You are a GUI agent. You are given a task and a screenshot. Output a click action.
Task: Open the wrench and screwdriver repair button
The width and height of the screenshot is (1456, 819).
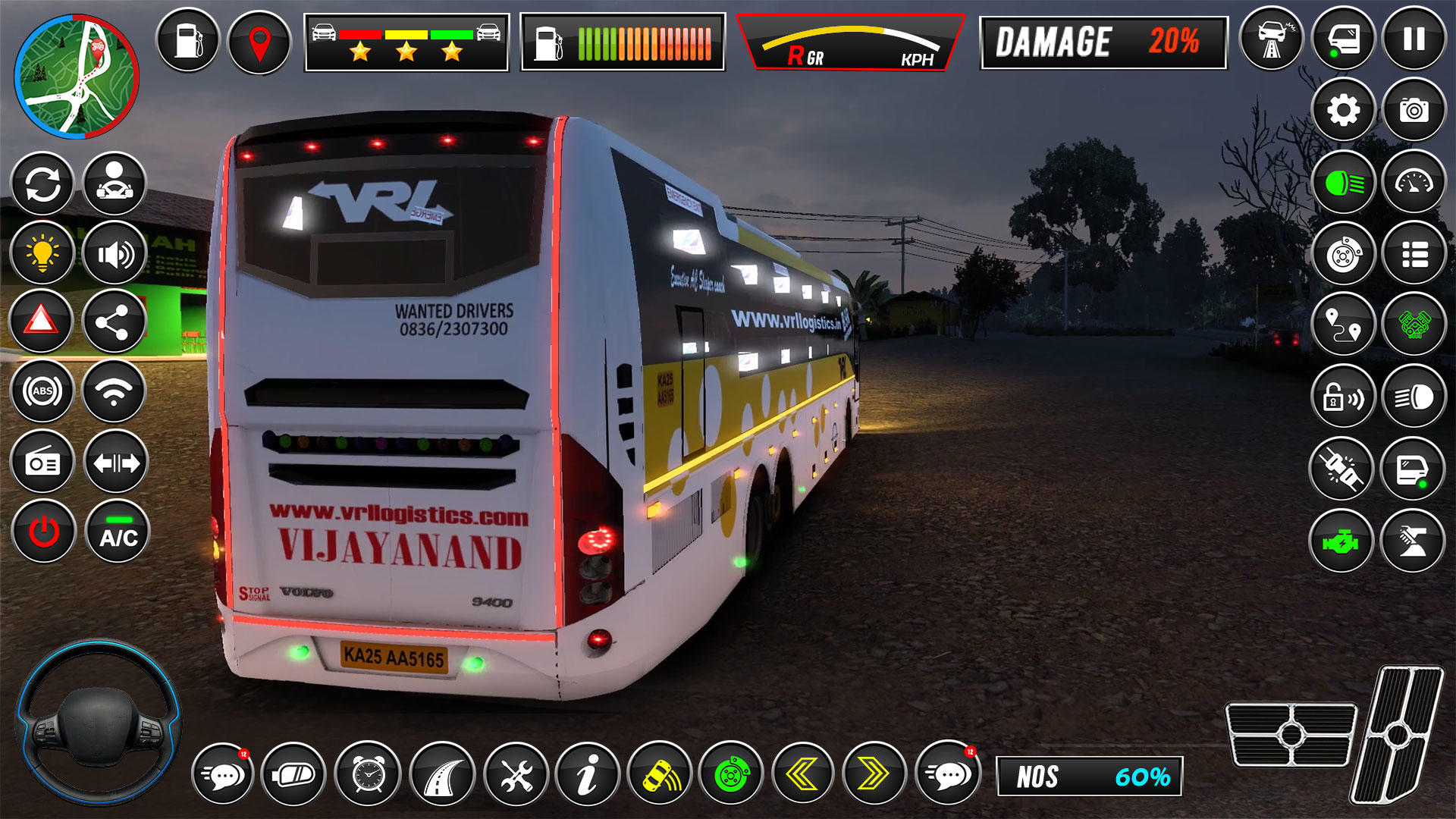(516, 774)
